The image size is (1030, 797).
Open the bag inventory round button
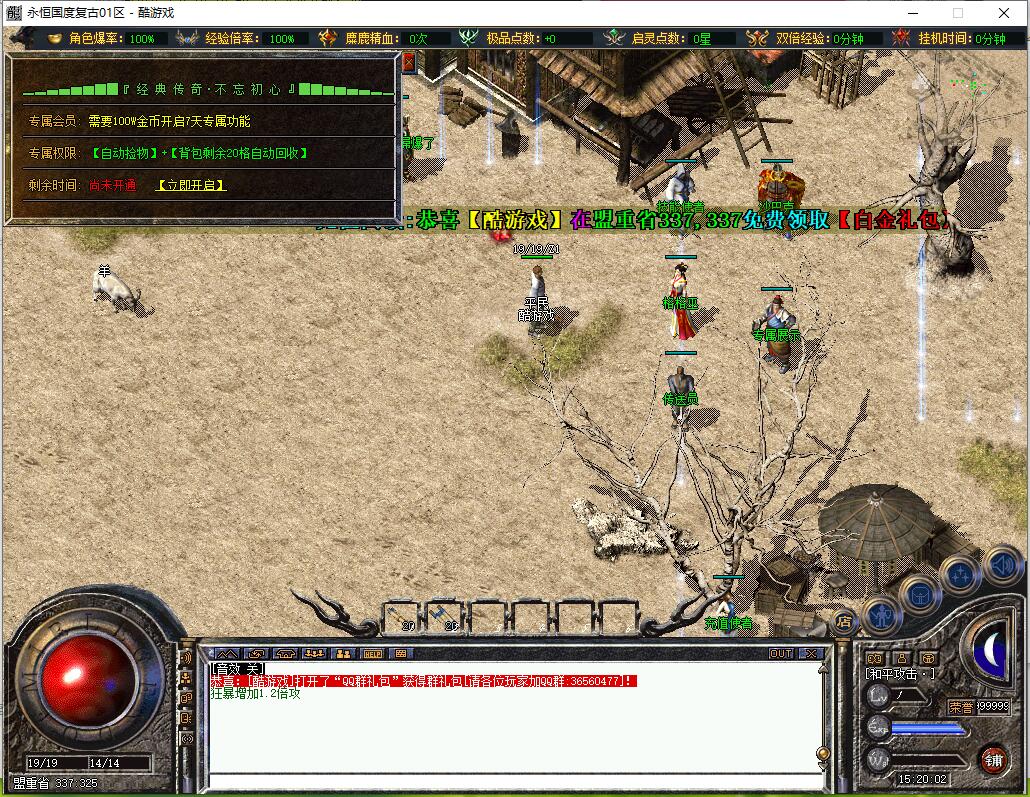[921, 593]
